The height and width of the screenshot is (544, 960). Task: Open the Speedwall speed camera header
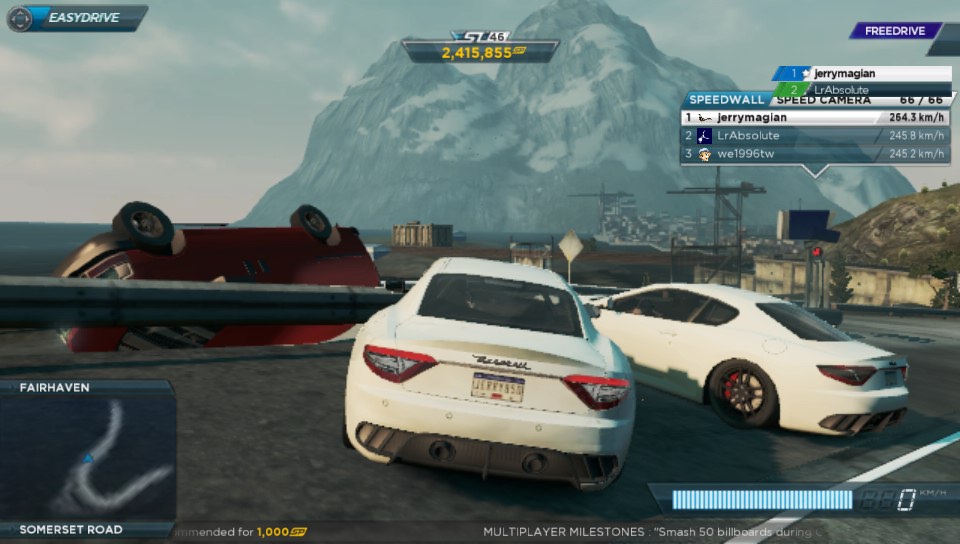(815, 100)
